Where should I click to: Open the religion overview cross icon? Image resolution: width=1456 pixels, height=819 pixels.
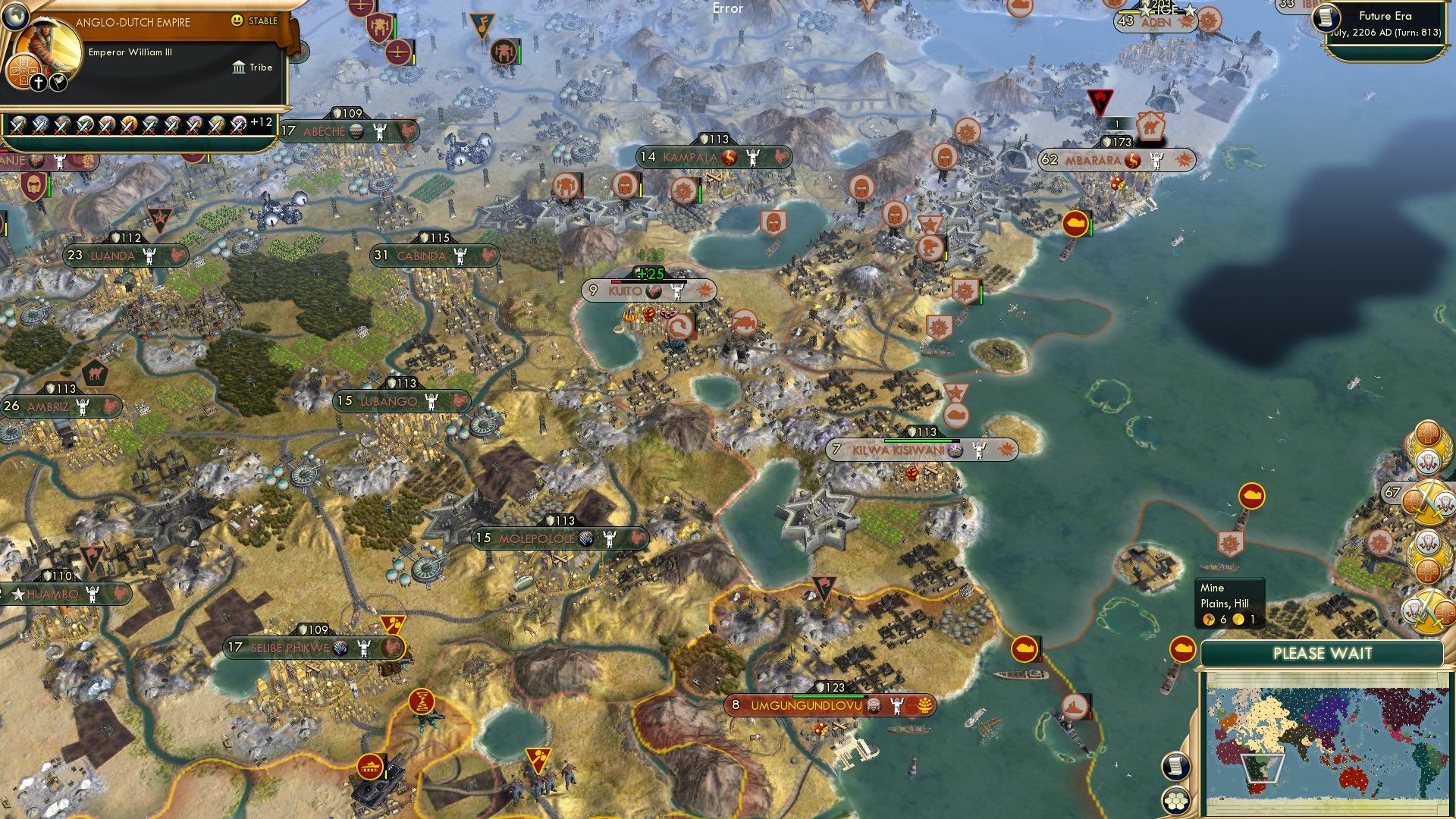(x=37, y=83)
